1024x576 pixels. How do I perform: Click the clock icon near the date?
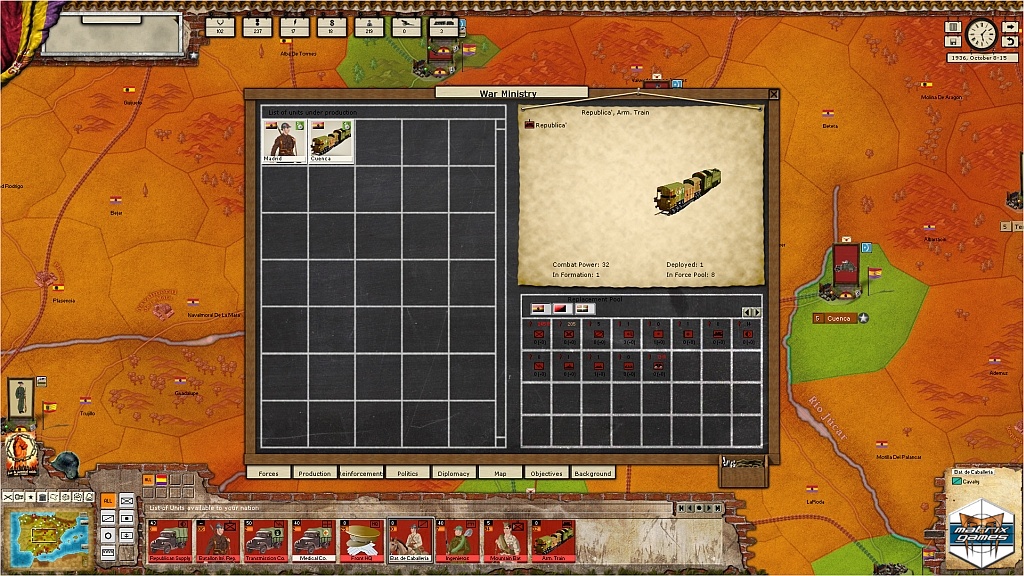[x=981, y=33]
